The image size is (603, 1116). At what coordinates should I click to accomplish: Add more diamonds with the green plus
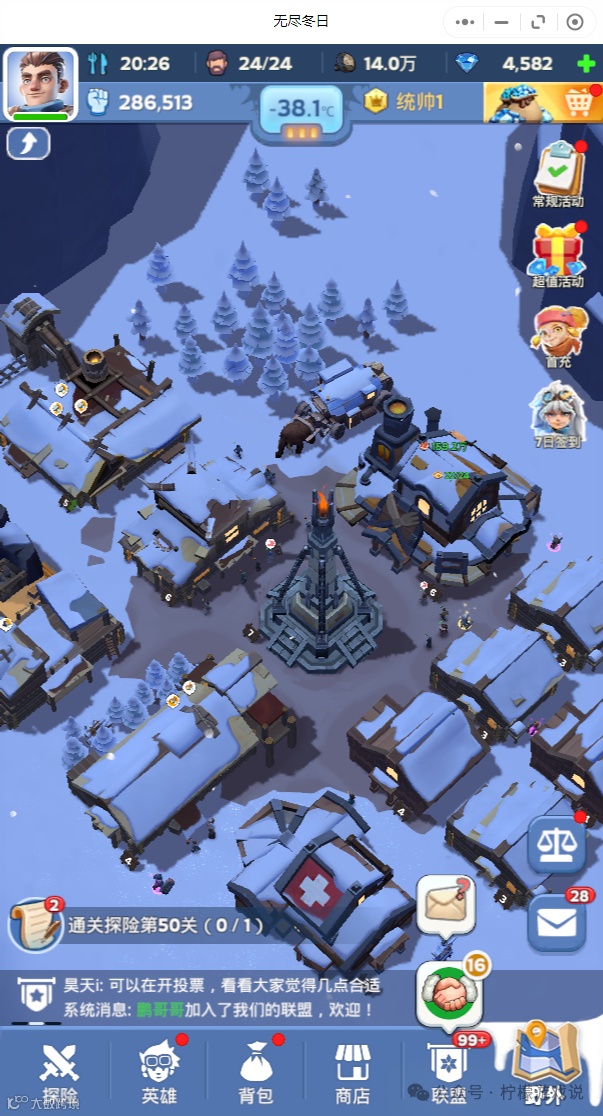pos(586,64)
